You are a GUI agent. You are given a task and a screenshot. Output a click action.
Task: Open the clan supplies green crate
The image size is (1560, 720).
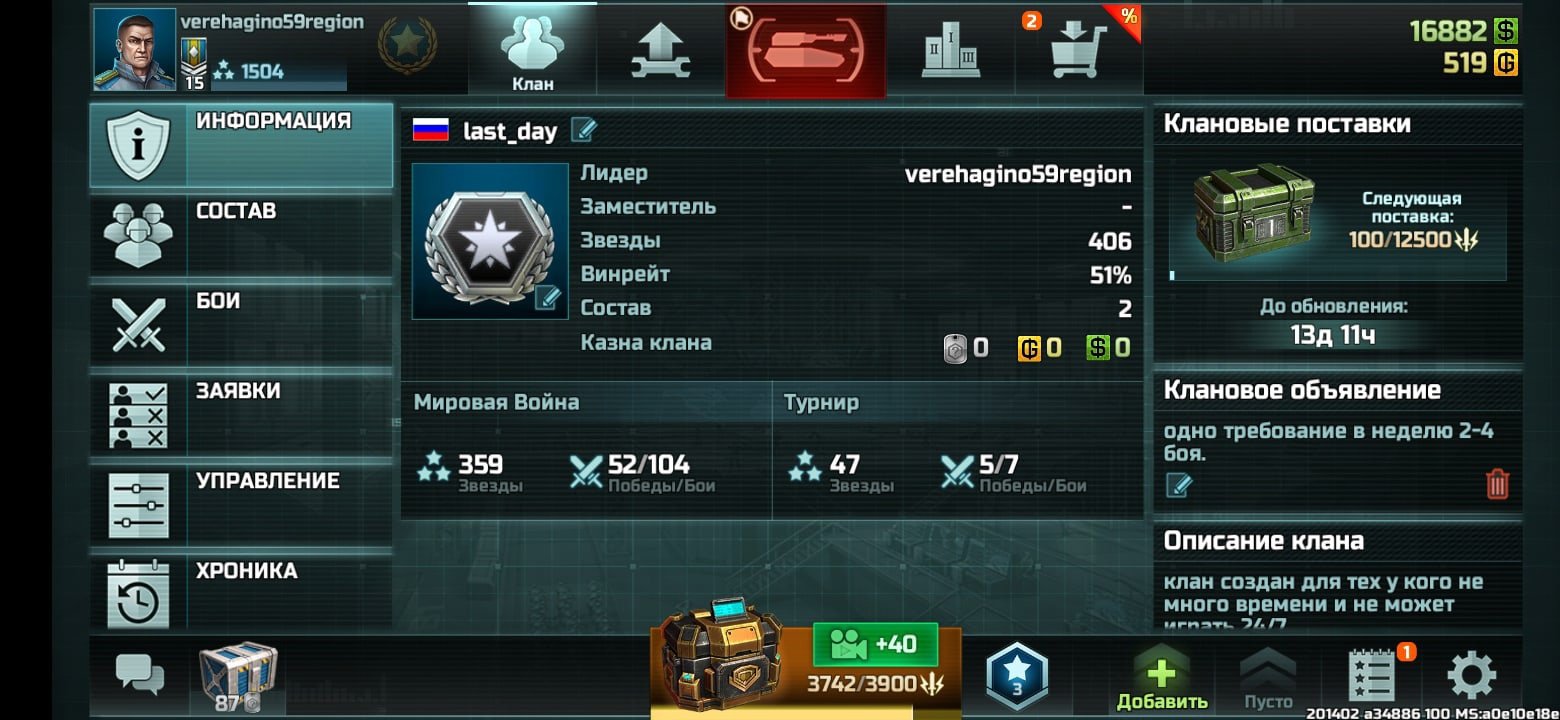coord(1255,213)
